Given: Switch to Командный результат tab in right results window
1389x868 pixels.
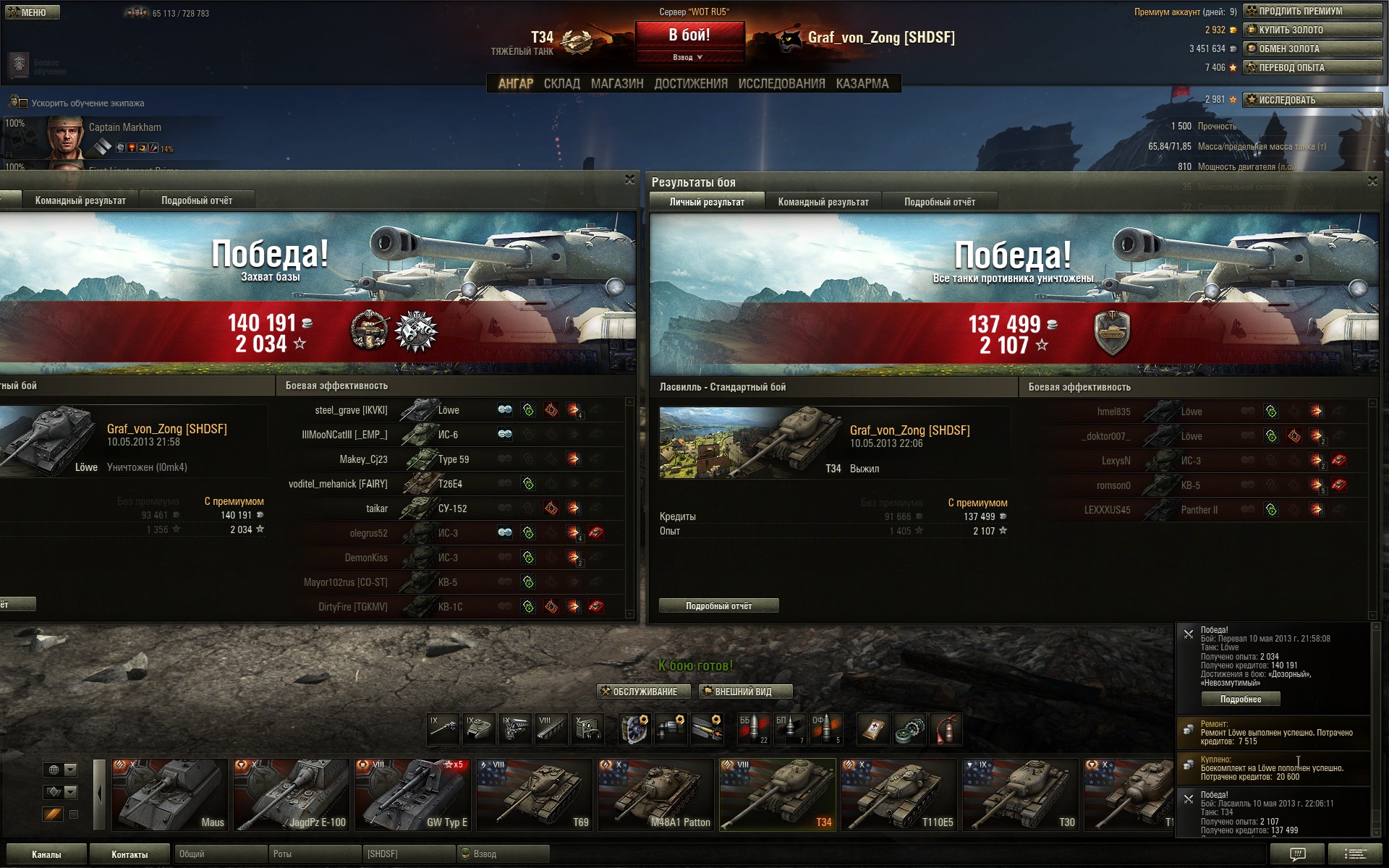Looking at the screenshot, I should click(x=823, y=203).
